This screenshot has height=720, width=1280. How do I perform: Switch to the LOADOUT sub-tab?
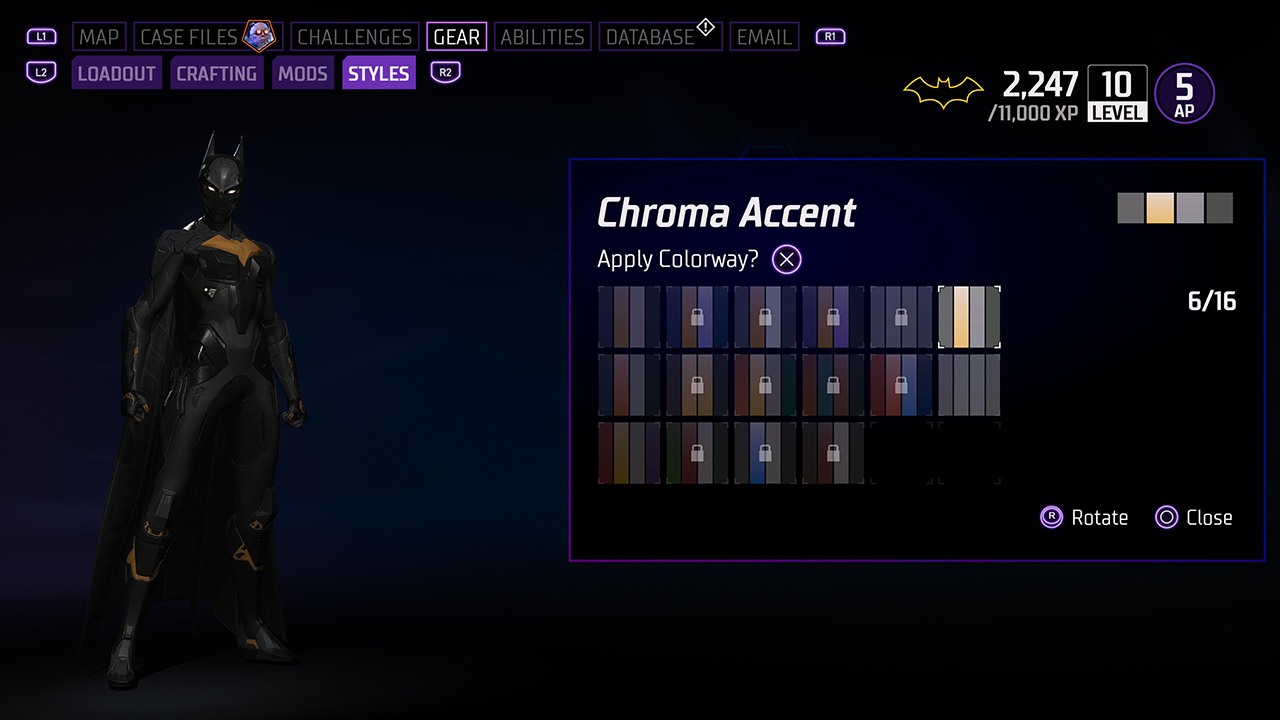[116, 74]
